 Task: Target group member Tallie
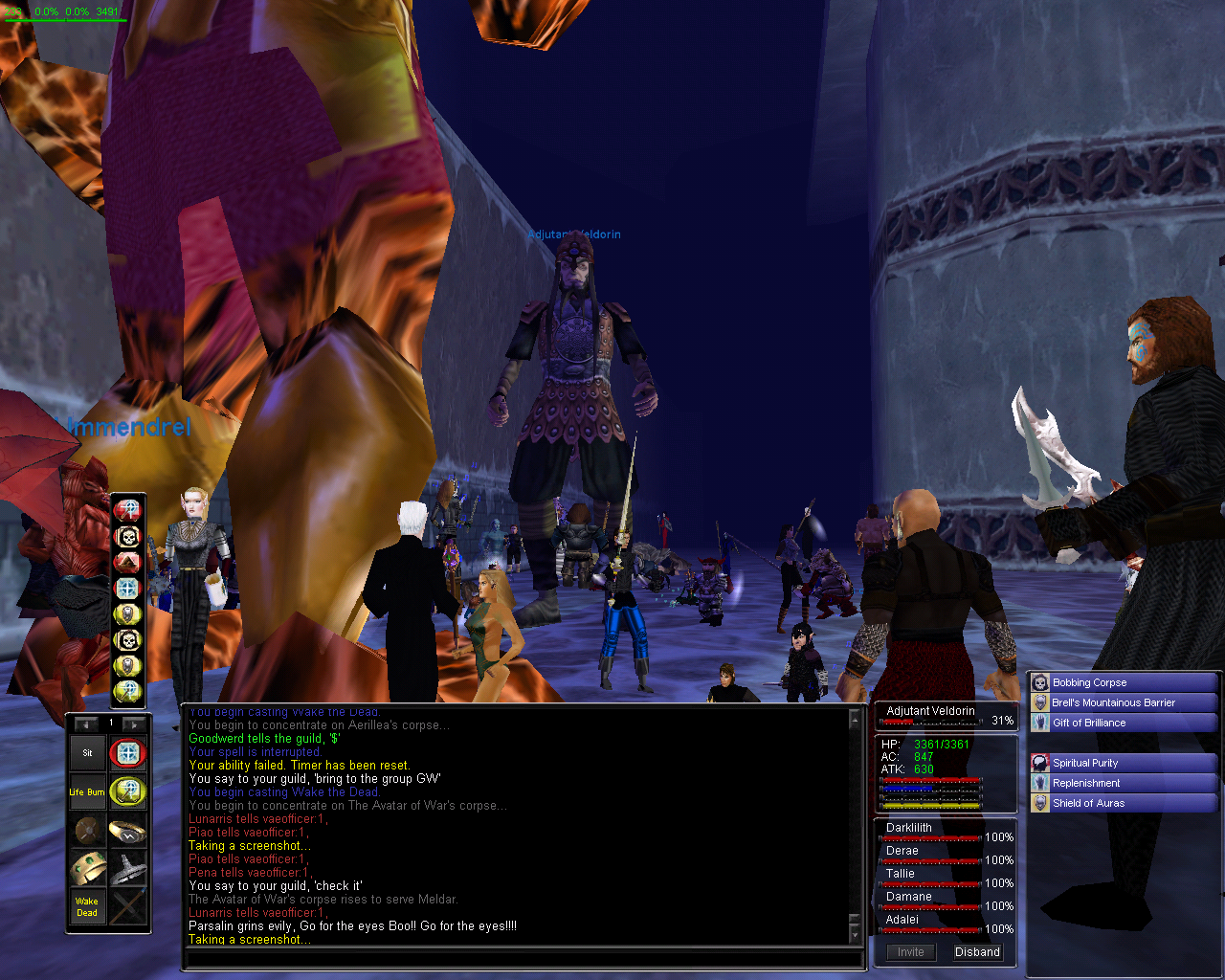(901, 874)
